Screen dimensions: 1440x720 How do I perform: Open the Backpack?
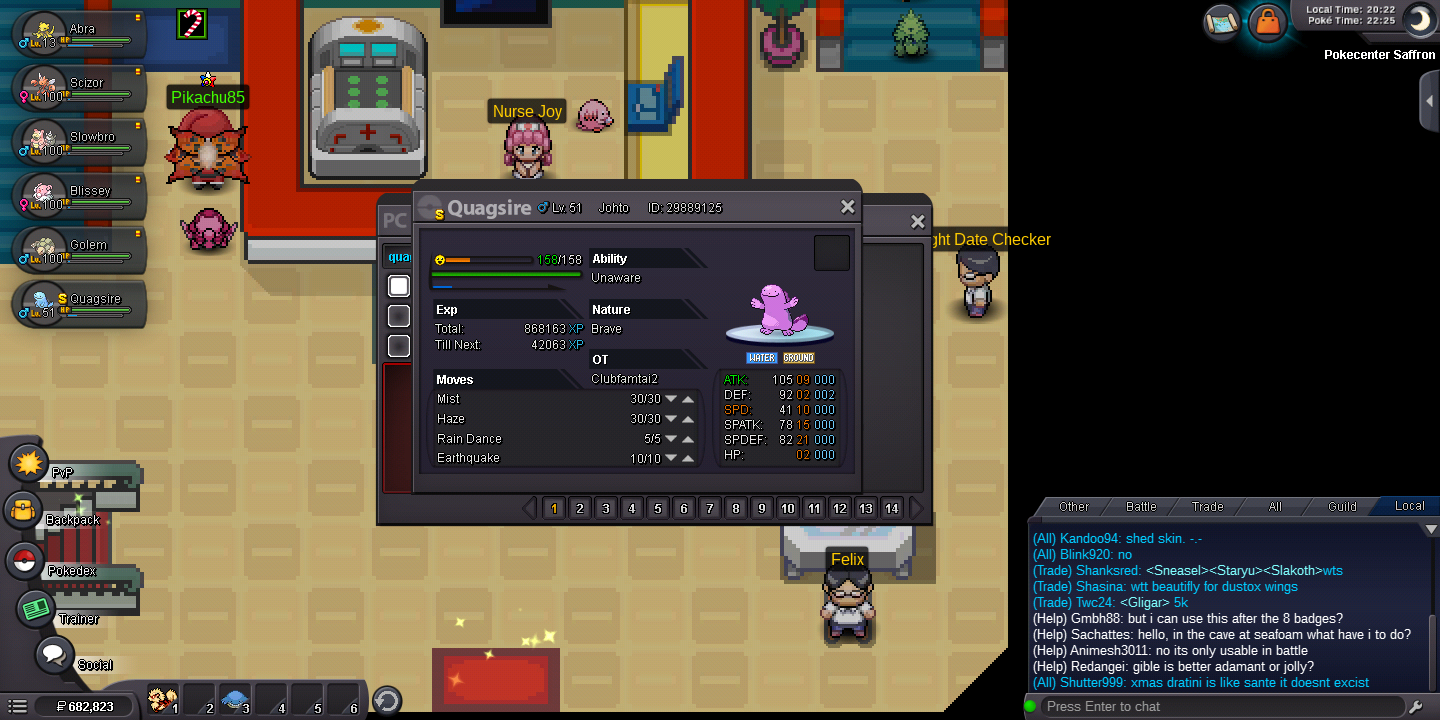click(24, 511)
